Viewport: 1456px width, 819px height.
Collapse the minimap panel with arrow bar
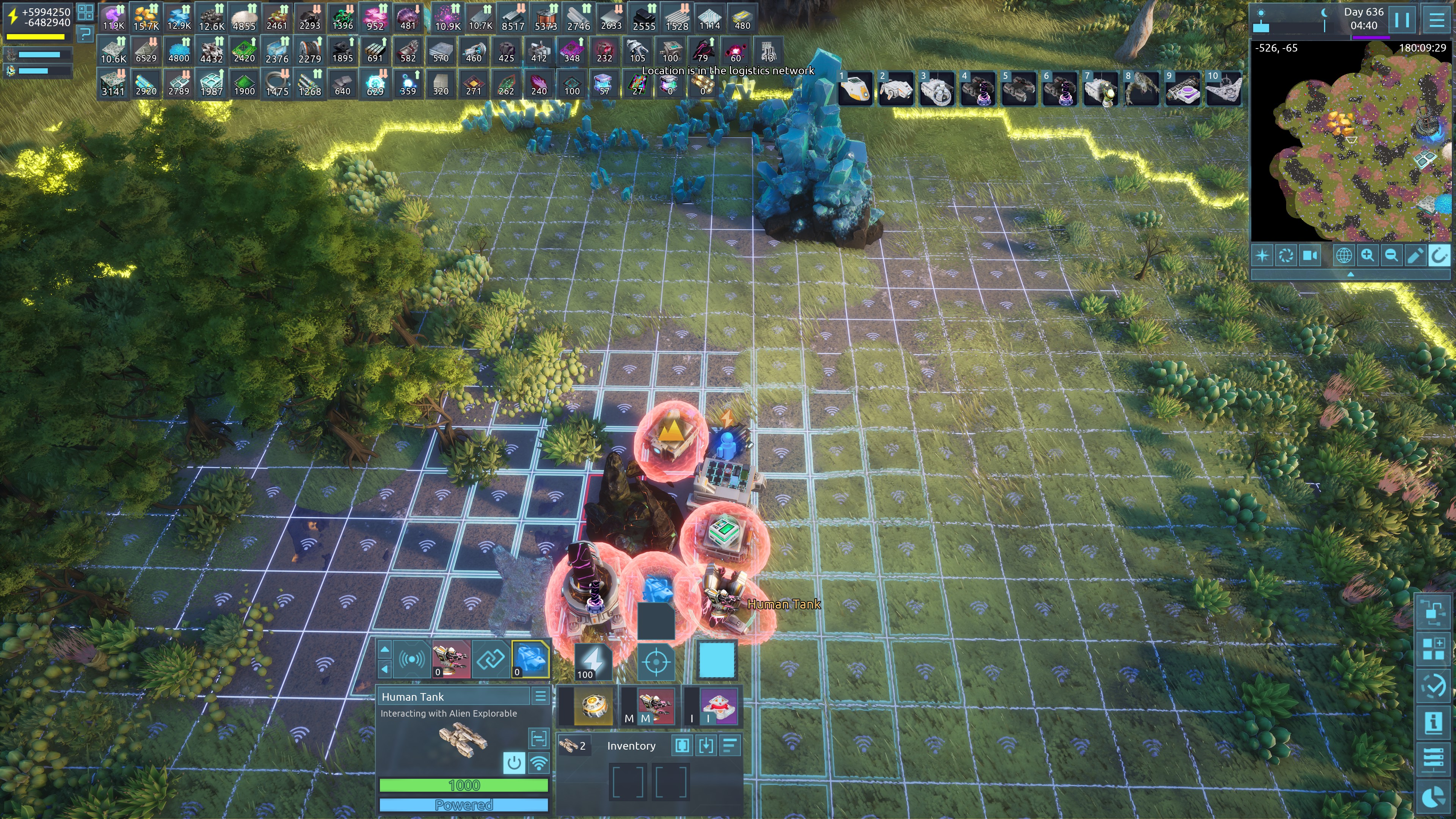[x=1350, y=274]
